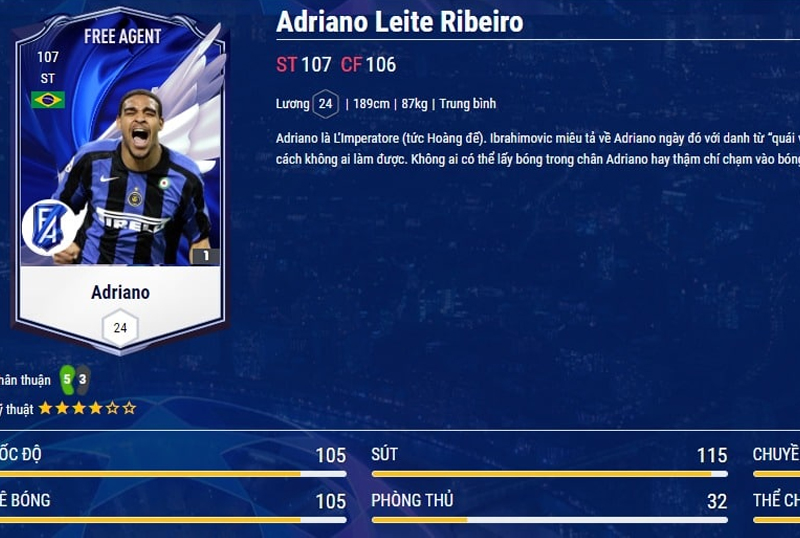
Task: Select the Adriano Free Agent player card
Action: coord(120,185)
